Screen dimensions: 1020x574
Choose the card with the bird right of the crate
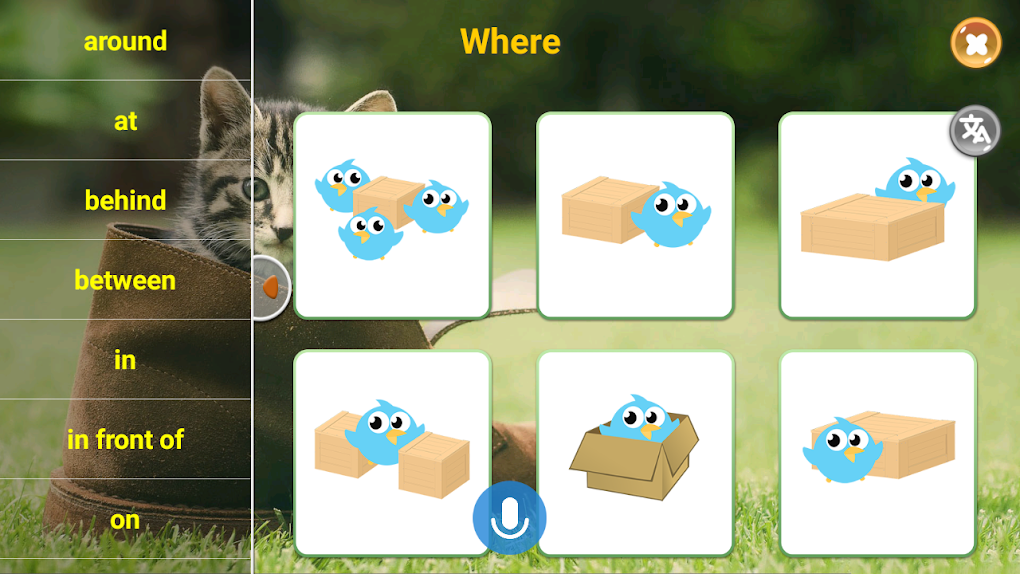[x=635, y=215]
